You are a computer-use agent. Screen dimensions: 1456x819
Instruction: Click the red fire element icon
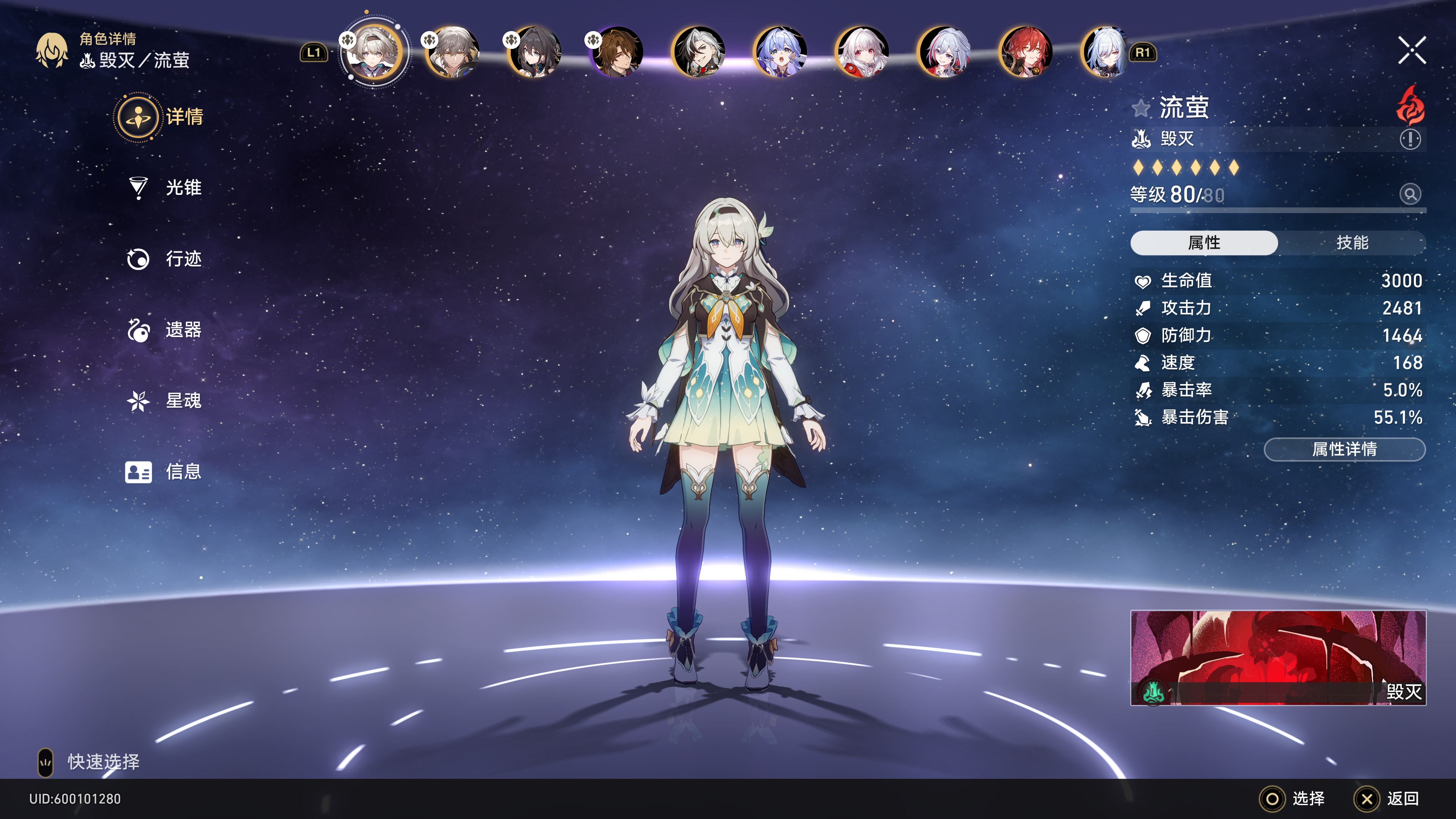pos(1410,106)
